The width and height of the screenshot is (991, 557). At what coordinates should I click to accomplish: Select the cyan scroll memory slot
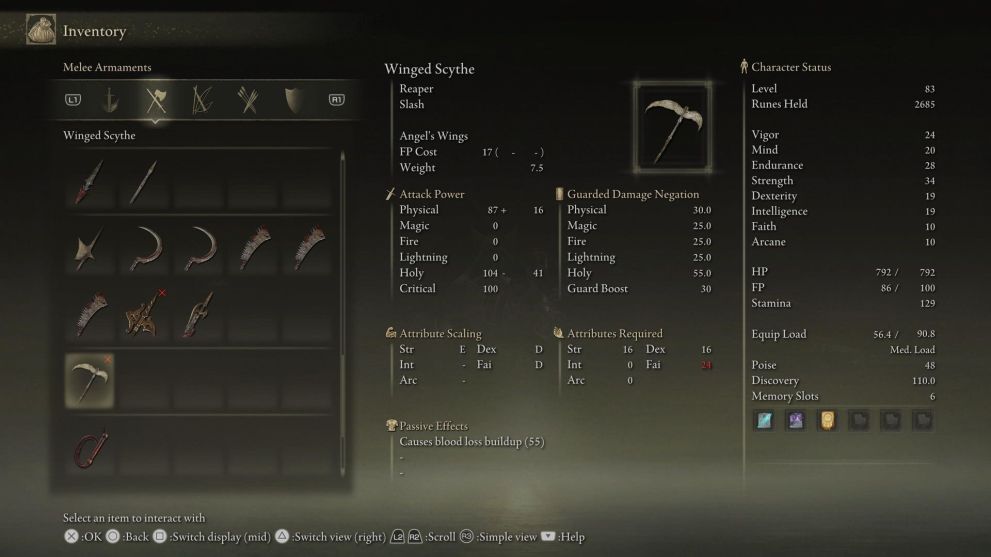coord(764,420)
